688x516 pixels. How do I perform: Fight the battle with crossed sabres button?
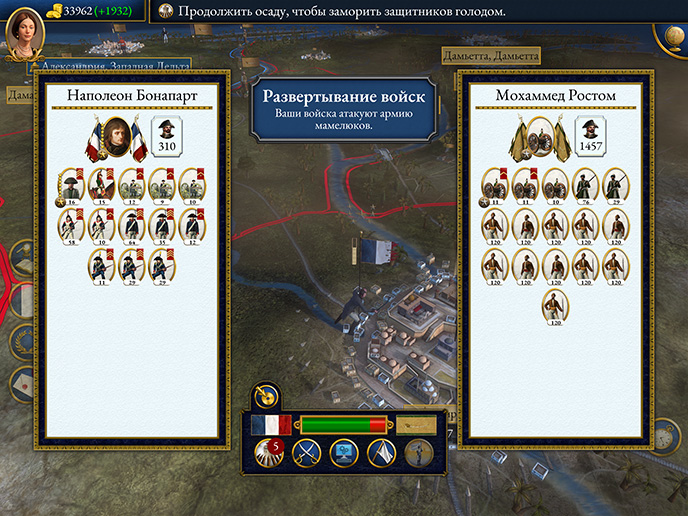[304, 453]
